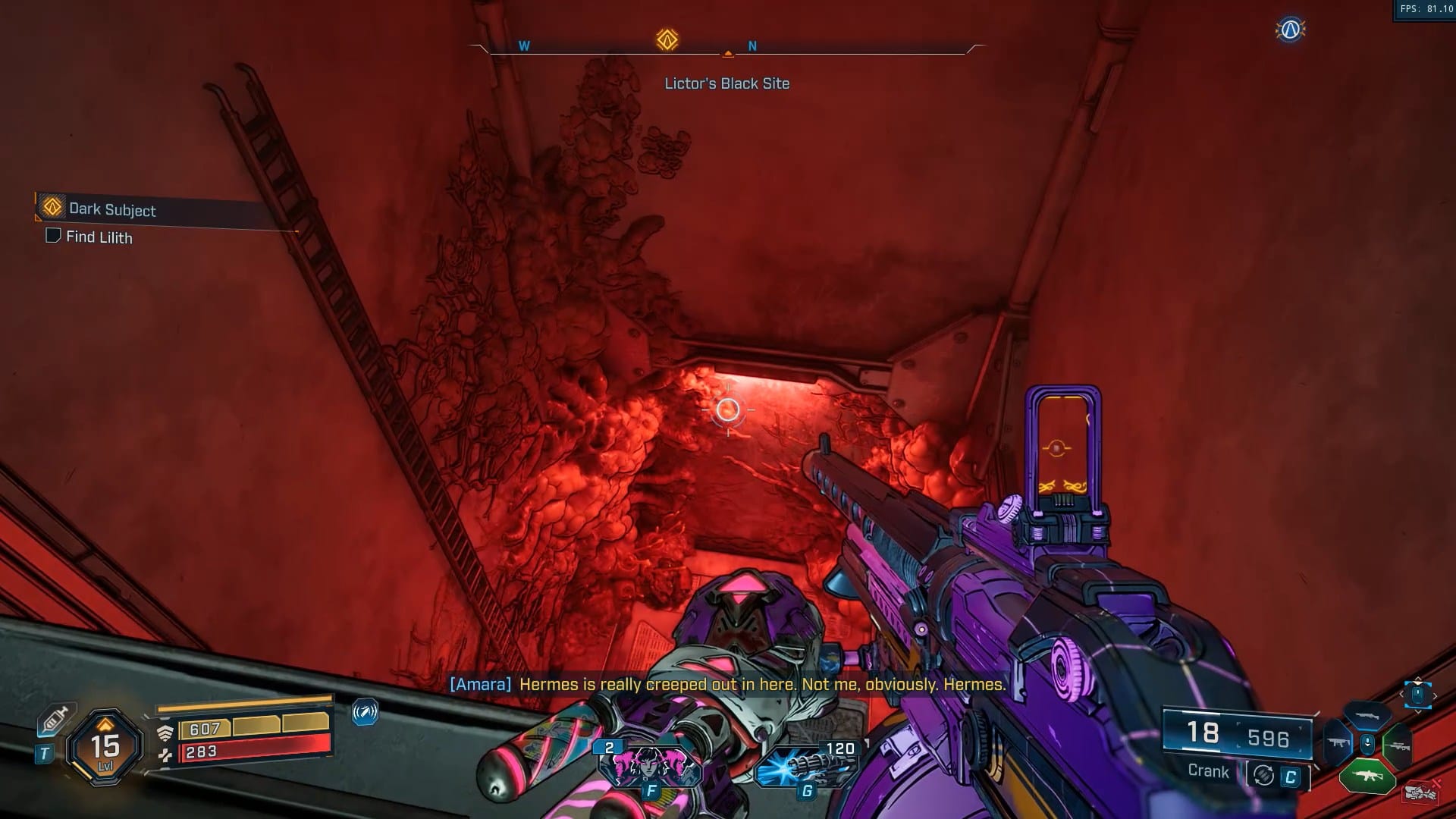Viewport: 1456px width, 819px height.
Task: Click the orange quest marker on compass
Action: (x=667, y=39)
